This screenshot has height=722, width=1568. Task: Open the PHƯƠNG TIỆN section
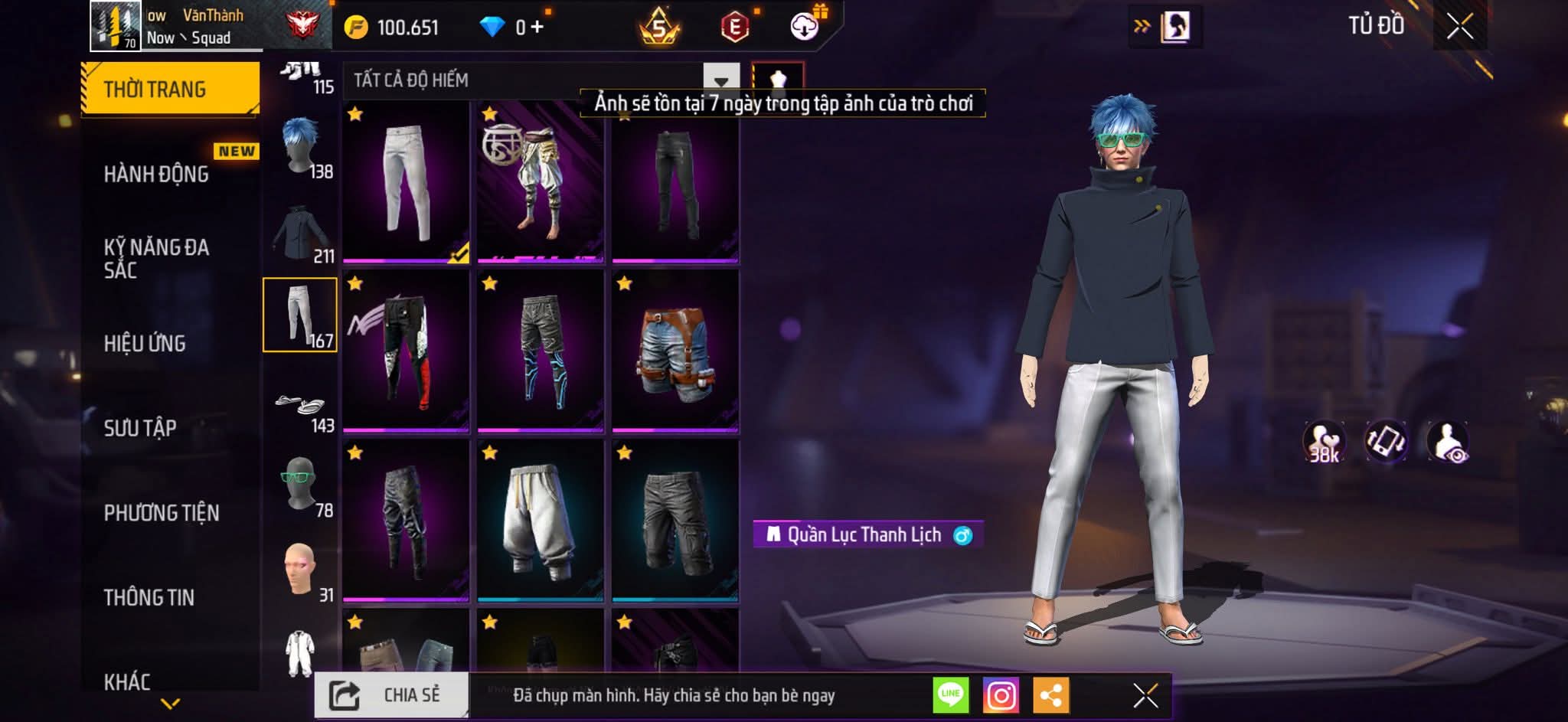click(x=162, y=513)
